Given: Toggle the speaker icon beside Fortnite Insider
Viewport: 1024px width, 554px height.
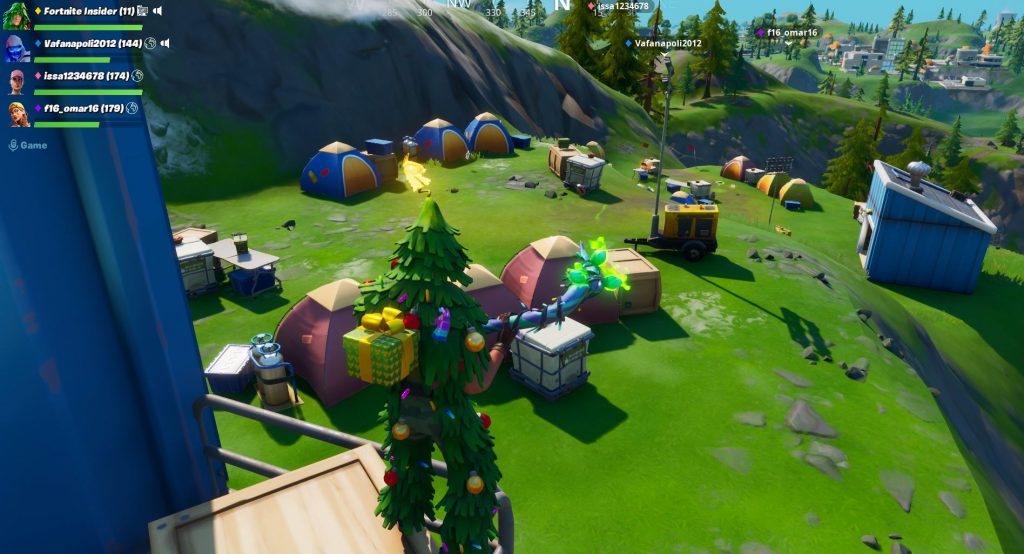Looking at the screenshot, I should [x=157, y=11].
